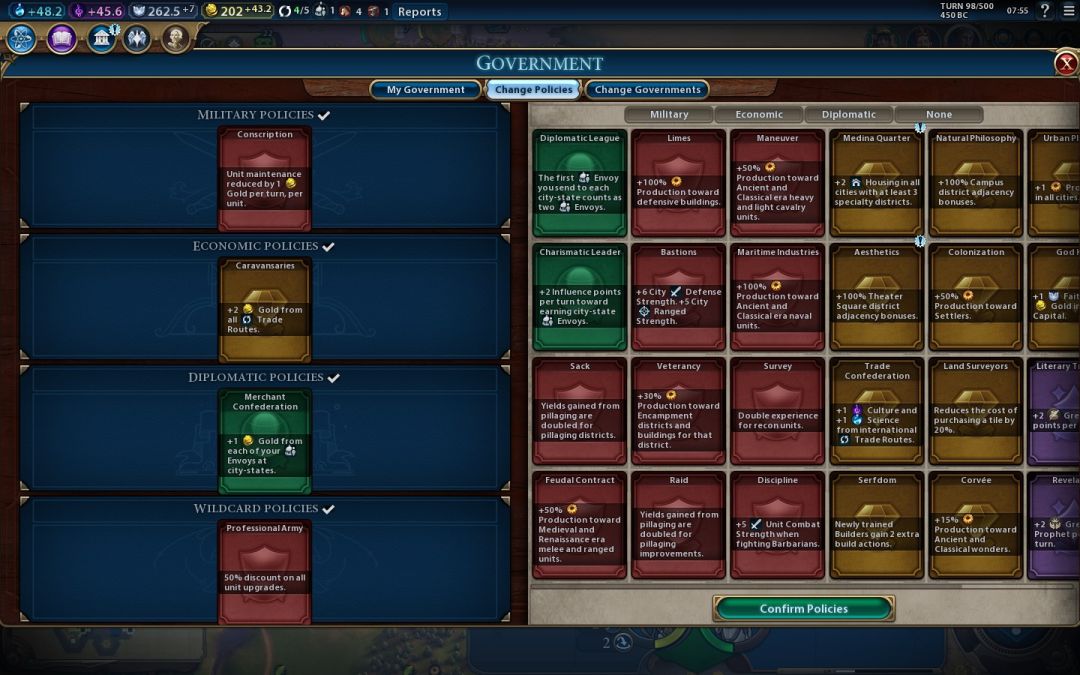
Task: Confirm the selected policies
Action: pos(803,608)
